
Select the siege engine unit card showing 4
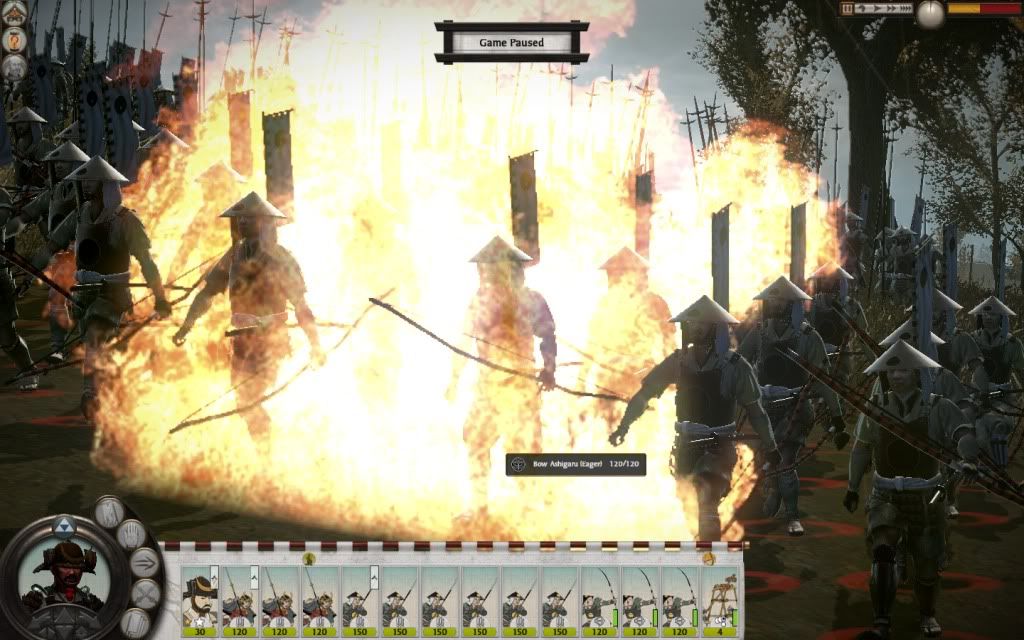click(x=721, y=602)
